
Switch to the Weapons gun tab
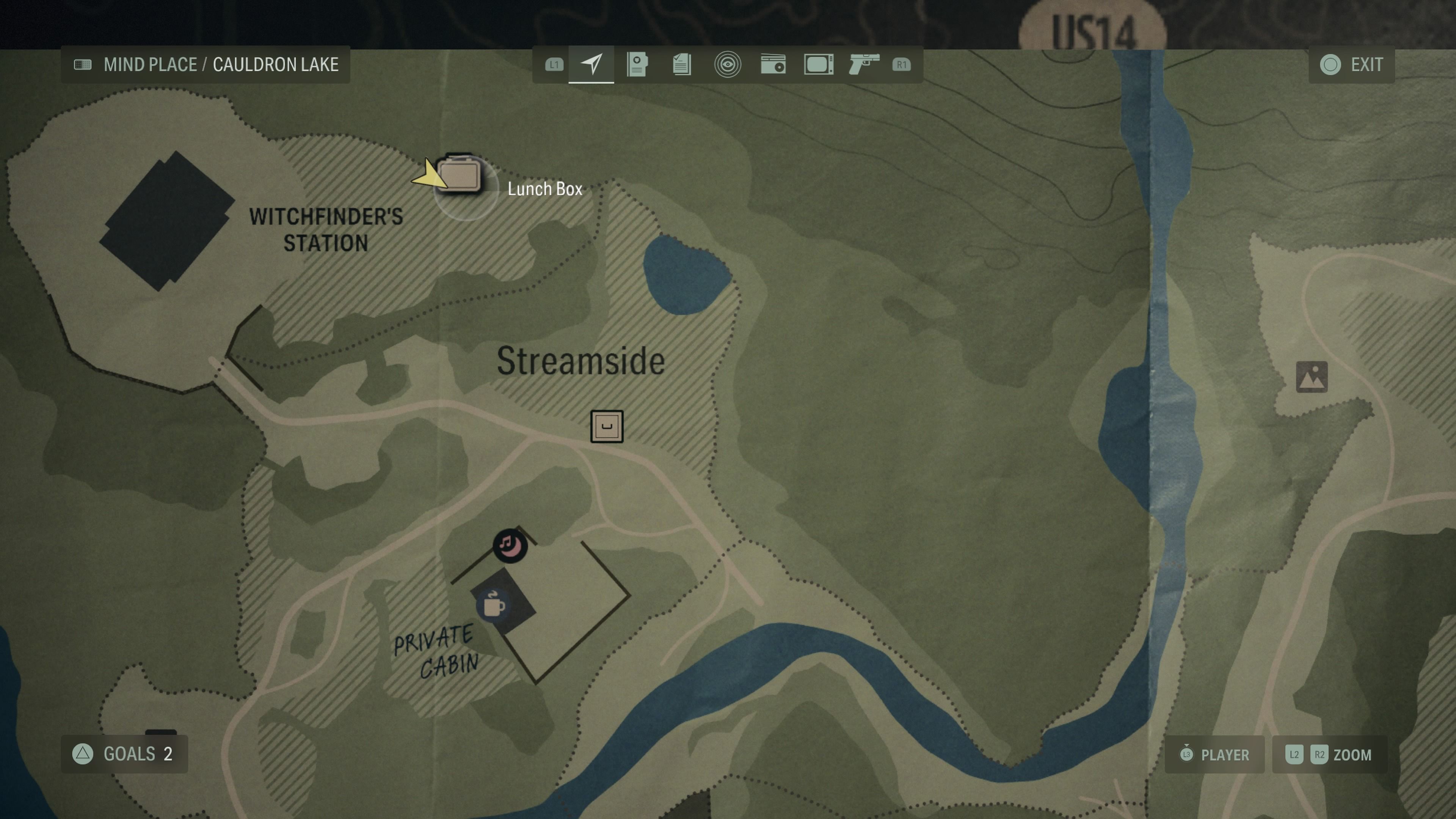[863, 64]
